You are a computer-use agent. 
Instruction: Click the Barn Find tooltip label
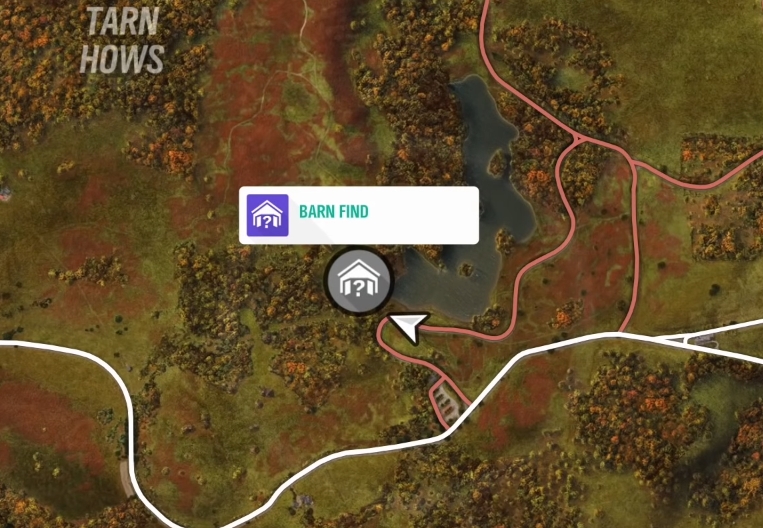pyautogui.click(x=358, y=214)
